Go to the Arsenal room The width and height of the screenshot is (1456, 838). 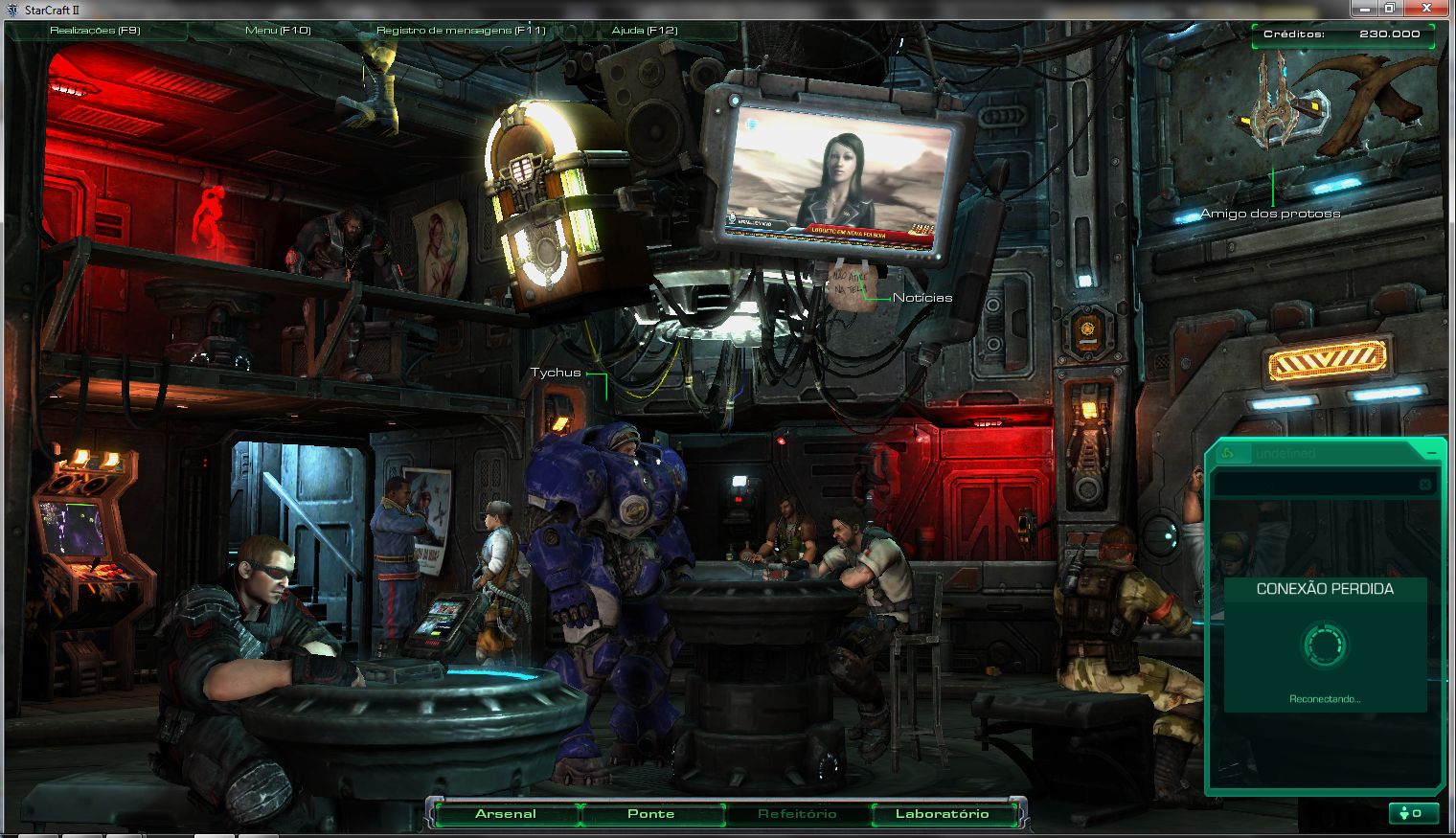[506, 814]
